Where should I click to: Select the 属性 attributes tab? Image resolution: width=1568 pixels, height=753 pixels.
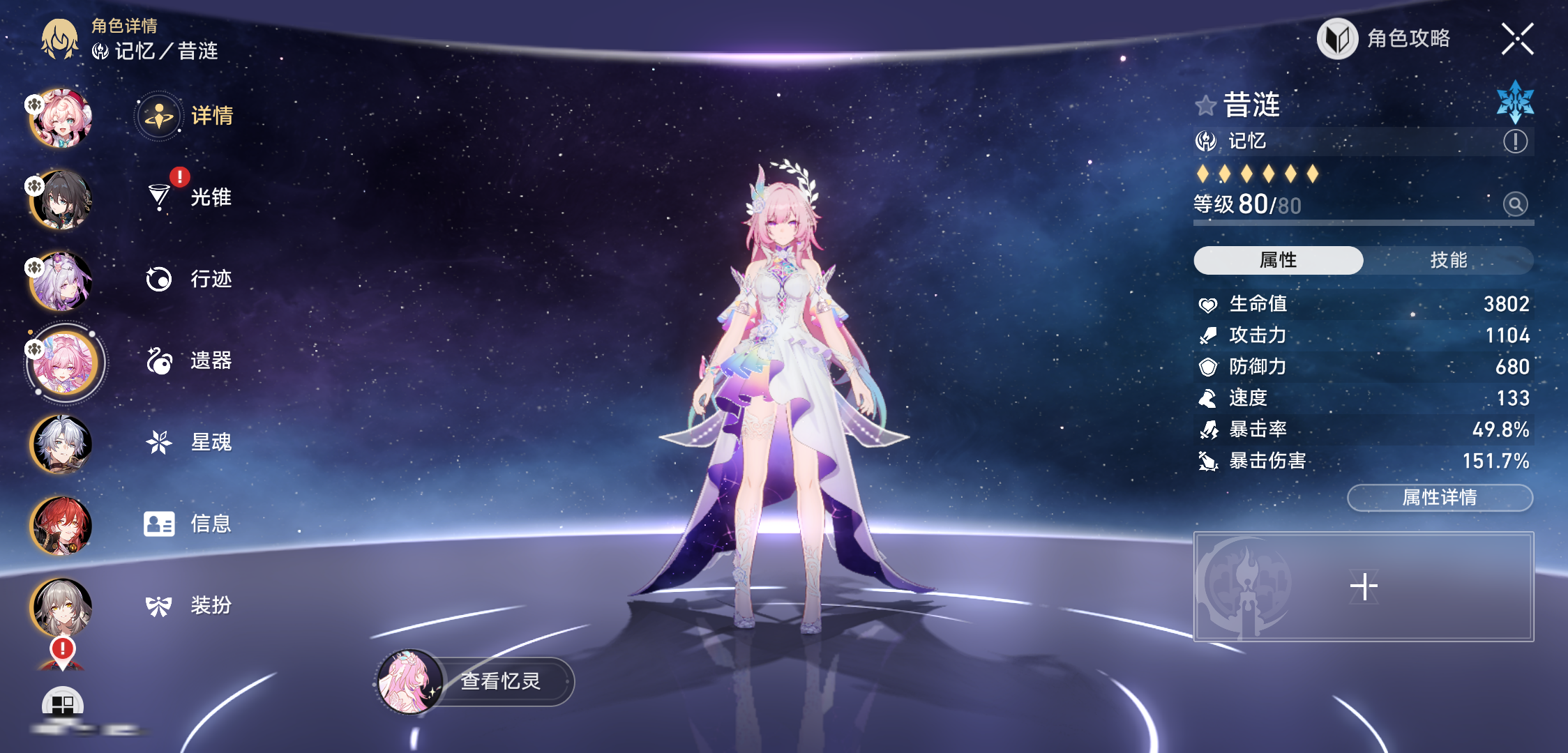click(x=1278, y=260)
